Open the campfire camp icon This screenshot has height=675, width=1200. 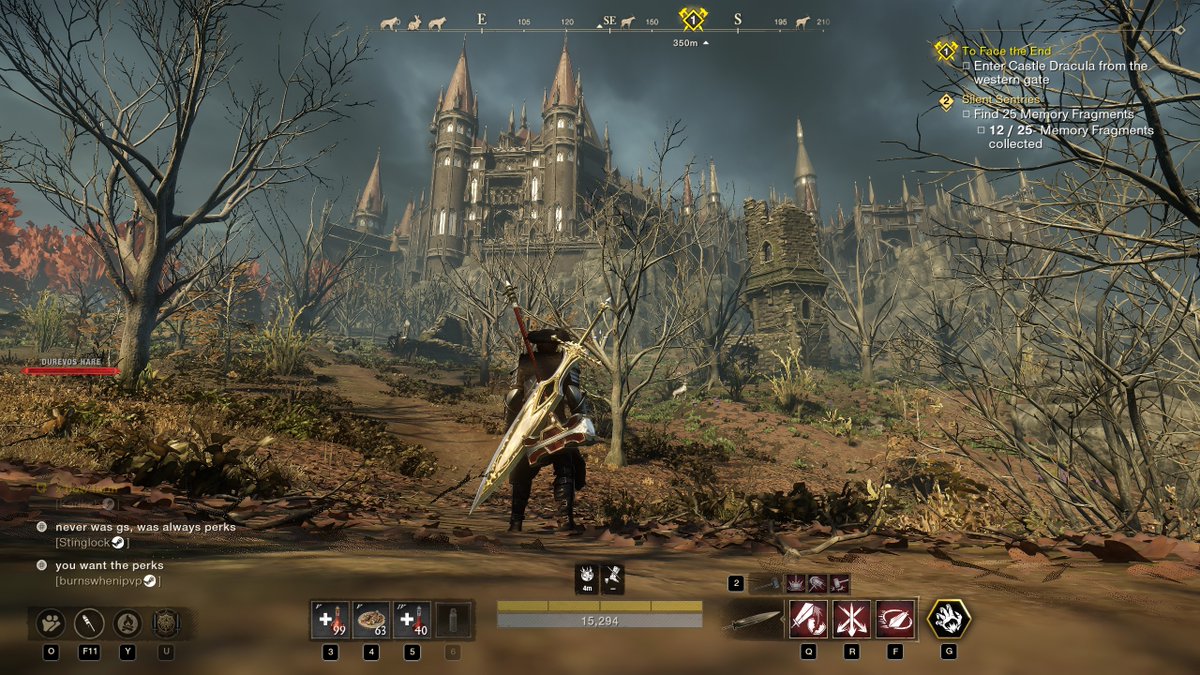pyautogui.click(x=127, y=623)
